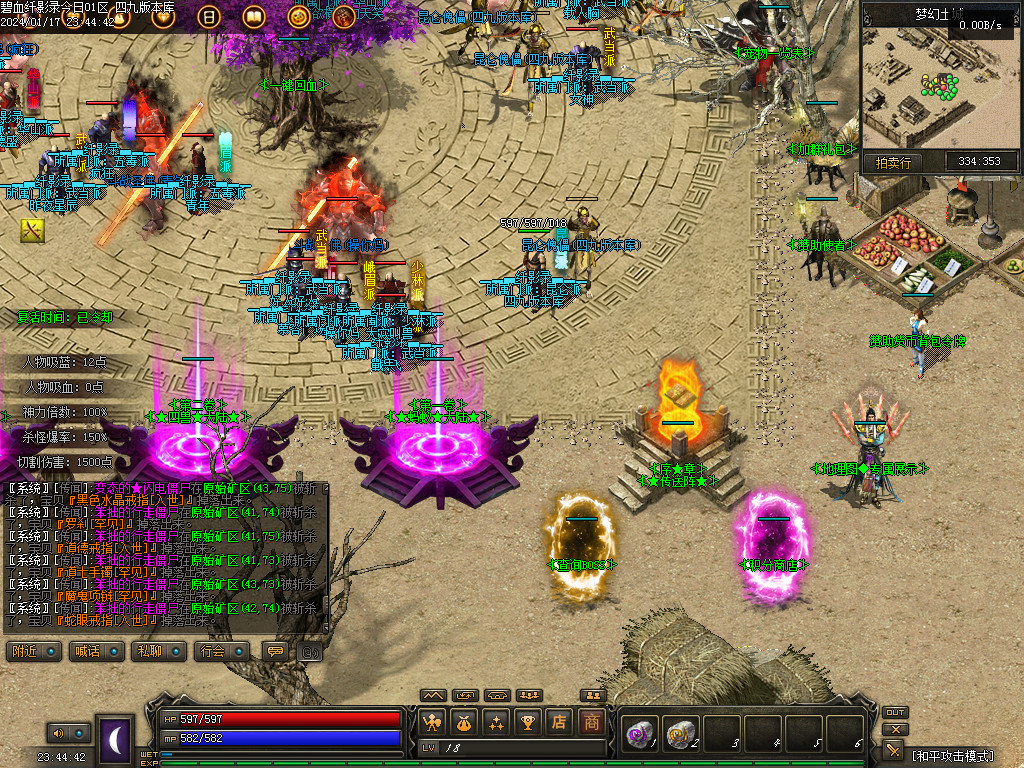1024x768 pixels.
Task: Open the trophy ranking icon
Action: 528,721
